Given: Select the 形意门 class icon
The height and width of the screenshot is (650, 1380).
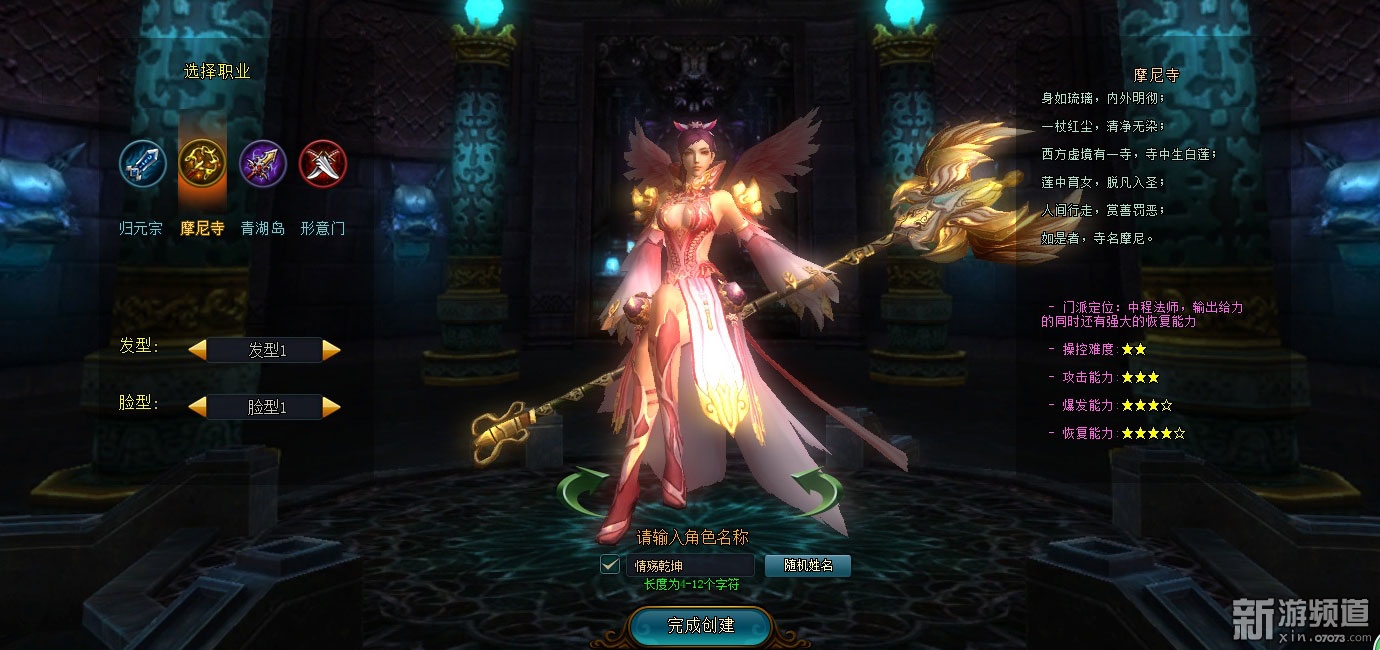Looking at the screenshot, I should pyautogui.click(x=323, y=164).
